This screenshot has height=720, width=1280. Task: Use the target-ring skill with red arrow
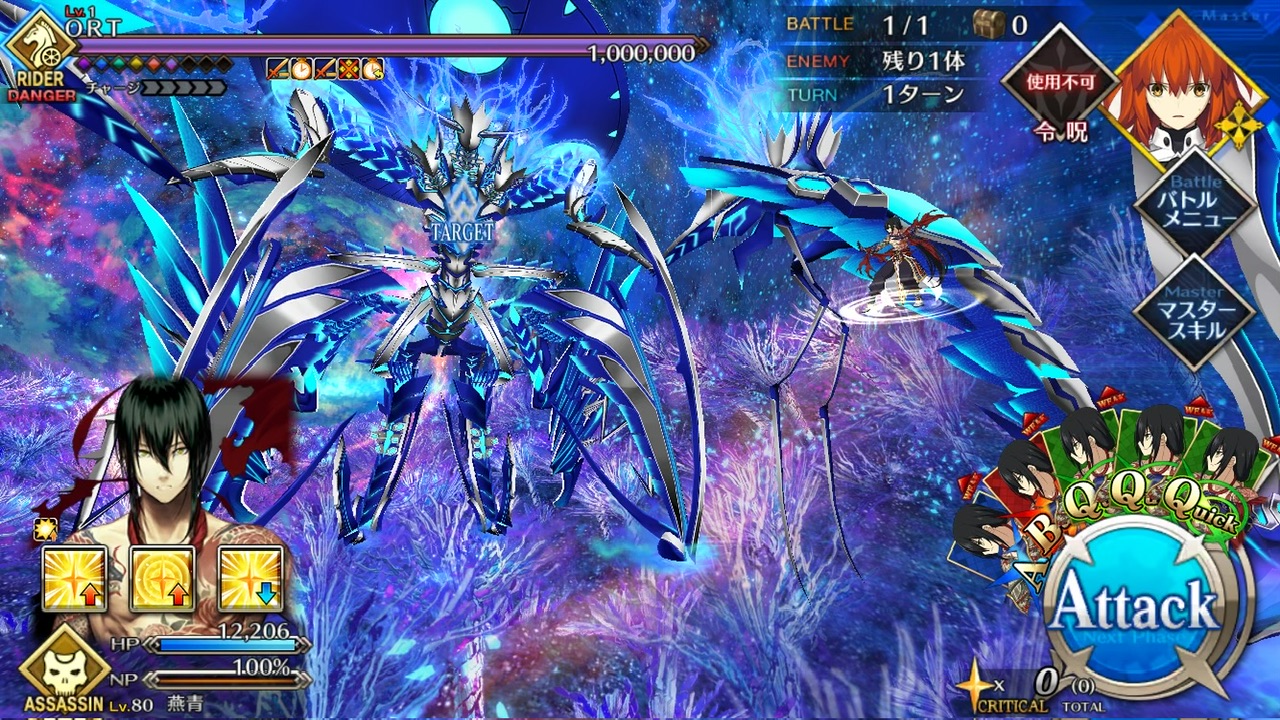(x=162, y=579)
